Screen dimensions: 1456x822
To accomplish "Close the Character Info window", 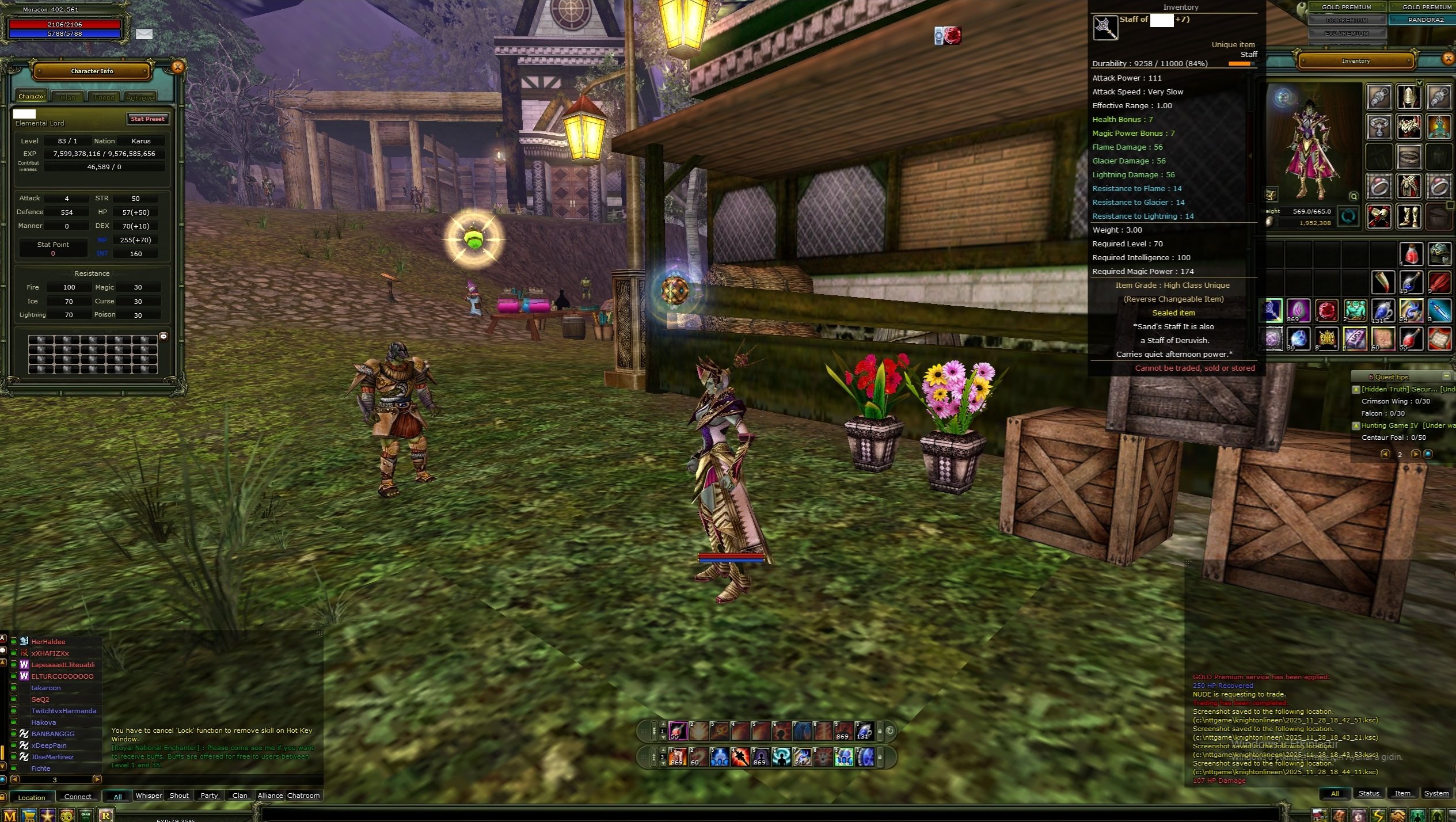I will tap(178, 67).
